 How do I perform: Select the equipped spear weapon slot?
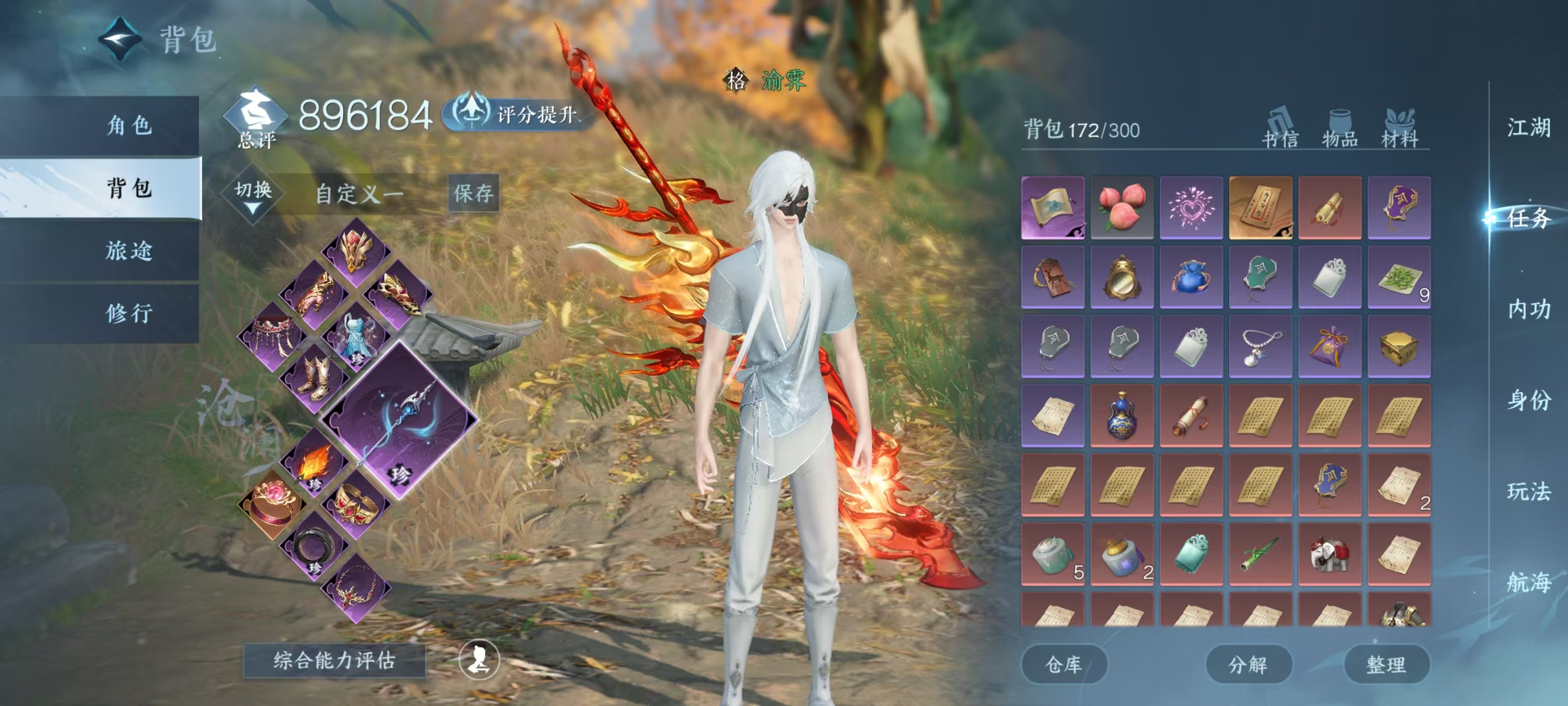click(399, 420)
